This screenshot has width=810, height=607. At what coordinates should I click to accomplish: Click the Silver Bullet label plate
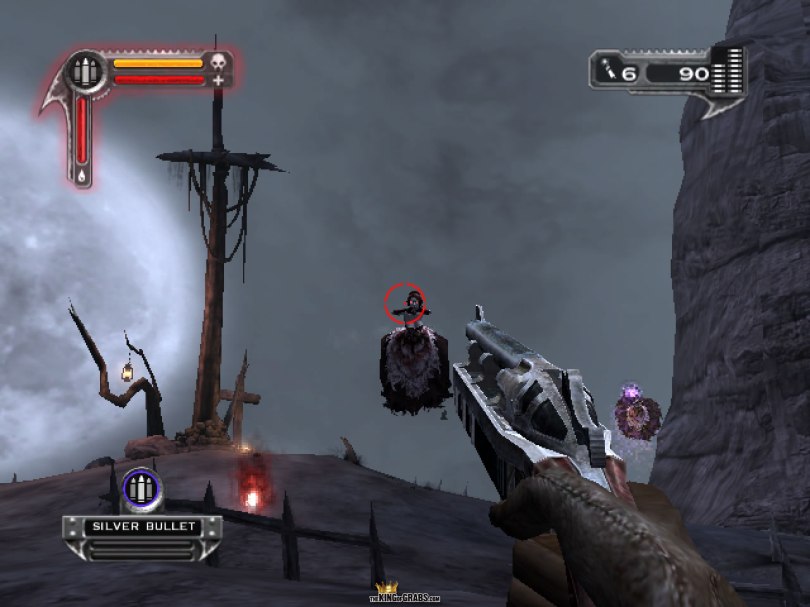[x=142, y=526]
